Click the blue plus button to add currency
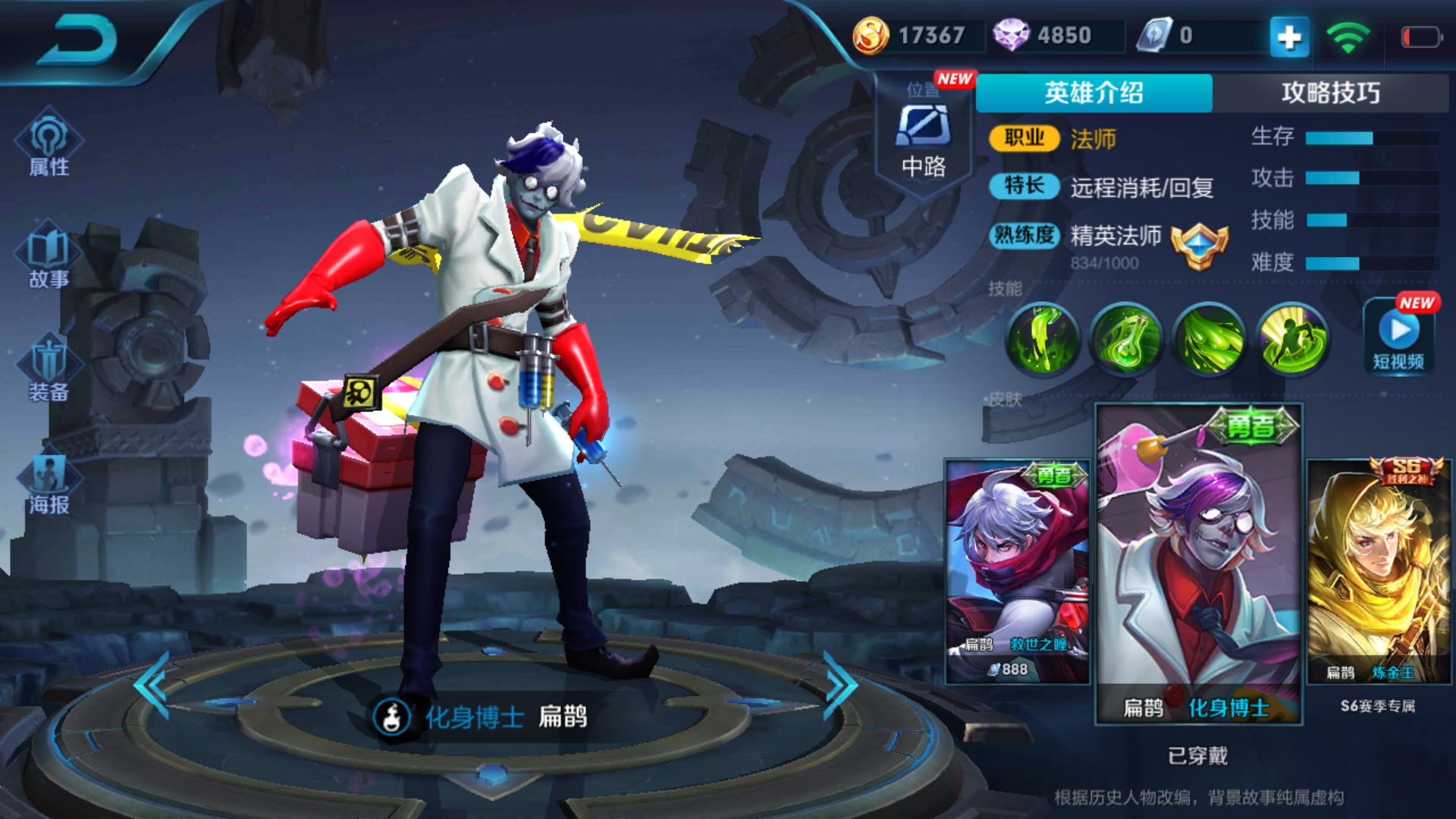The image size is (1456, 819). [x=1289, y=36]
